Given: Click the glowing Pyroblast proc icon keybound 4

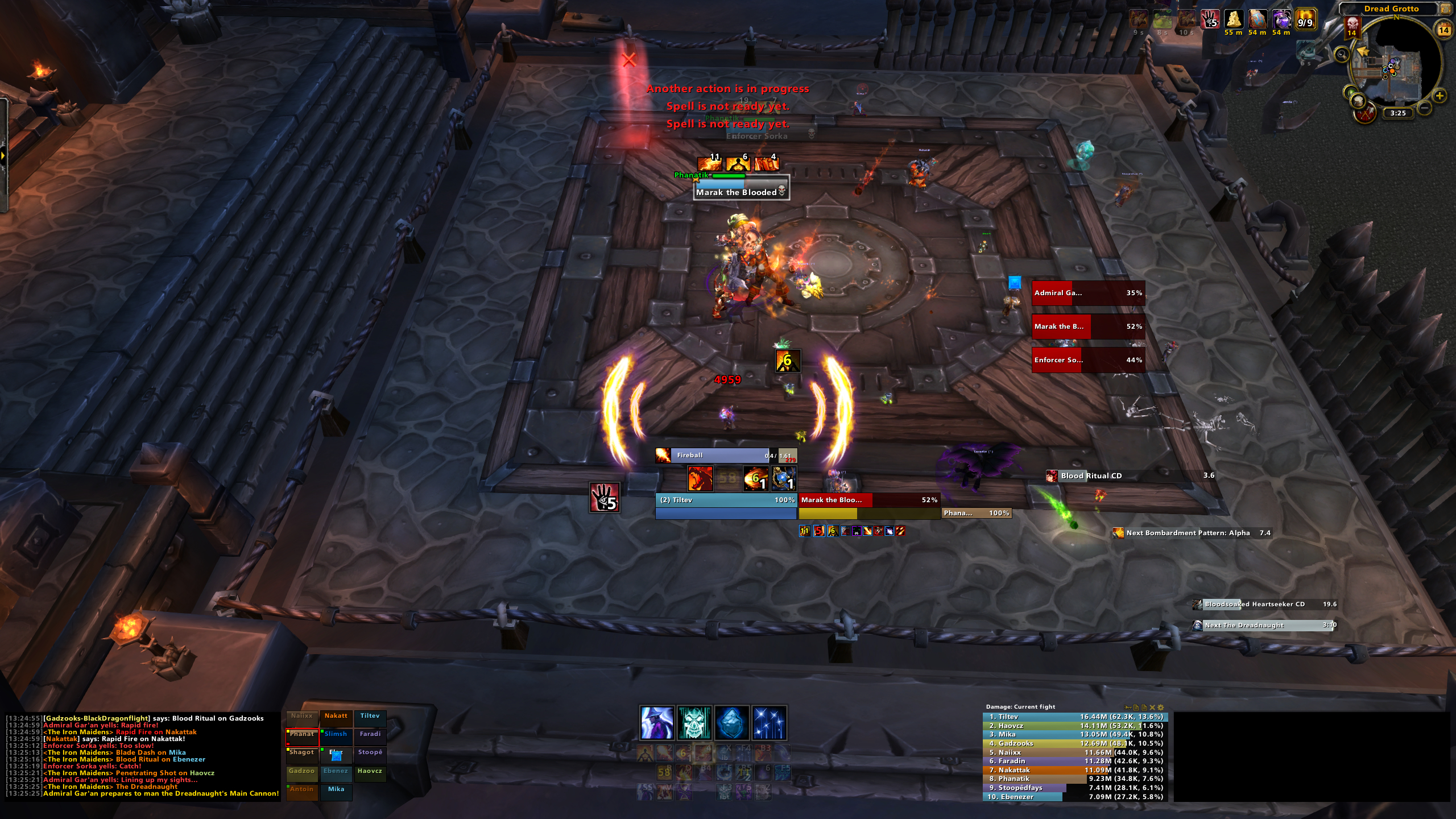Looking at the screenshot, I should pyautogui.click(x=704, y=754).
